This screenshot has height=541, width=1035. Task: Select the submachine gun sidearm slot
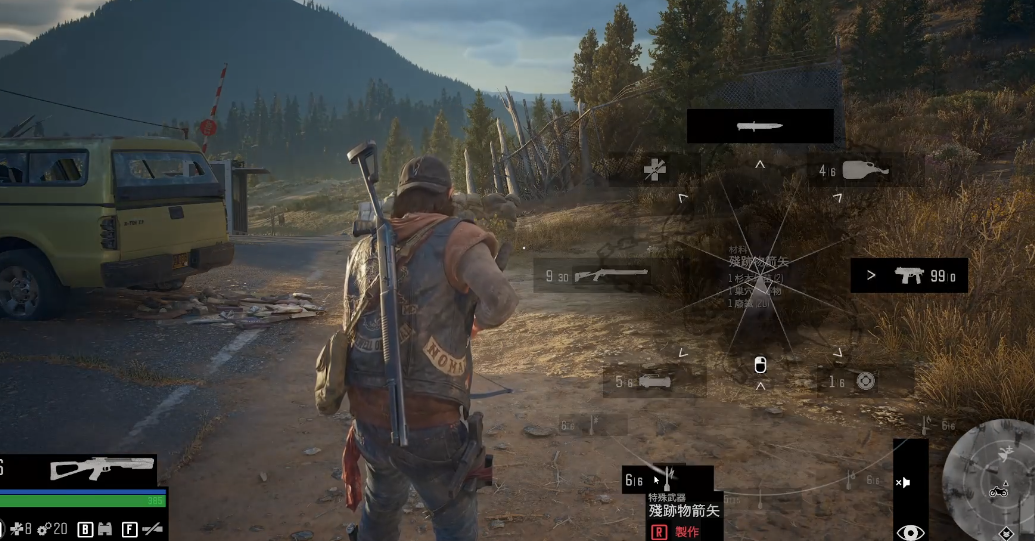tap(909, 275)
